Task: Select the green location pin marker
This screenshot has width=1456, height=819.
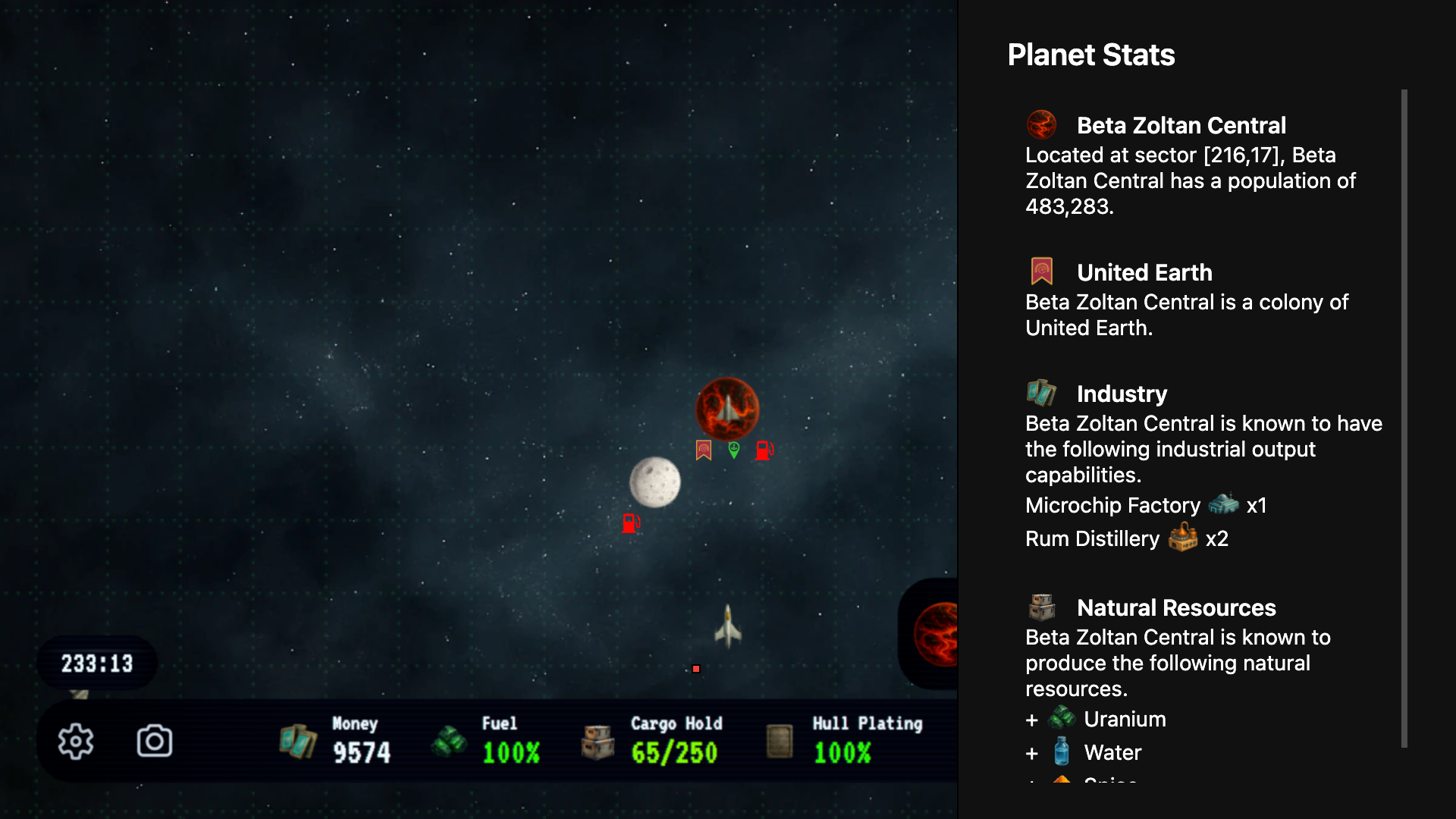Action: [734, 450]
